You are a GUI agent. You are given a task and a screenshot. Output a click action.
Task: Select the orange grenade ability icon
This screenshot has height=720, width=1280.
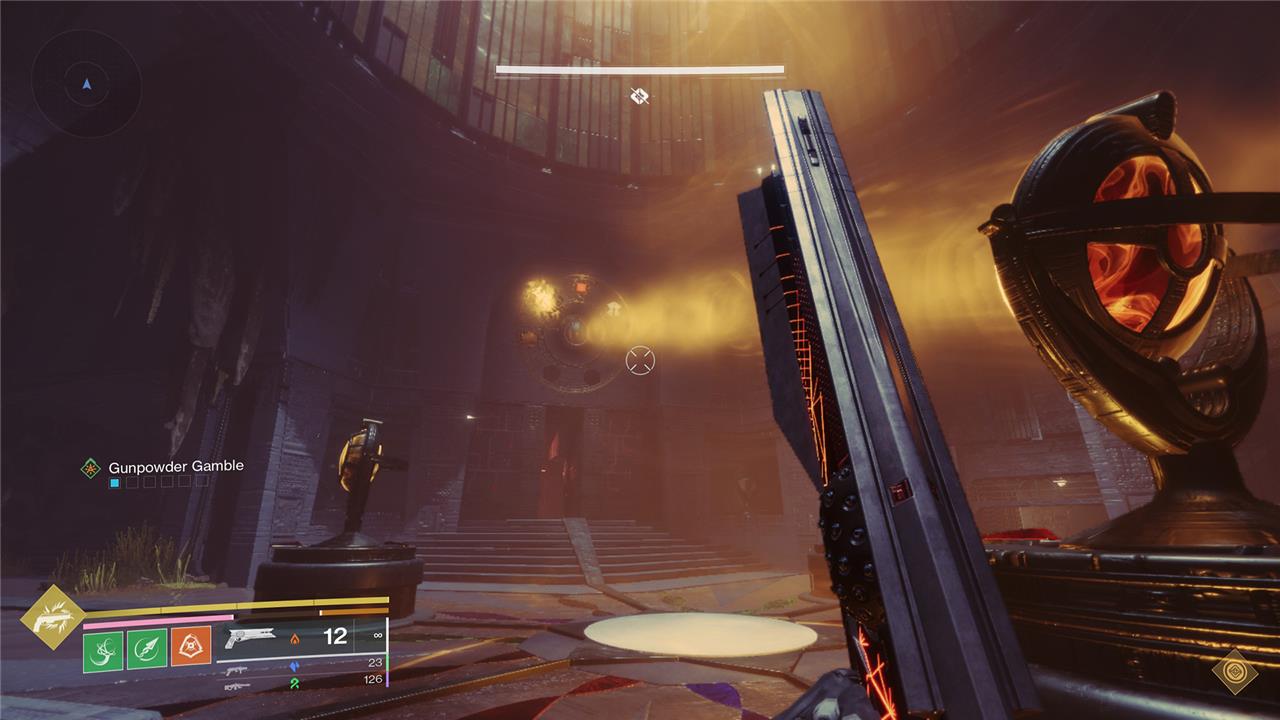pos(191,648)
